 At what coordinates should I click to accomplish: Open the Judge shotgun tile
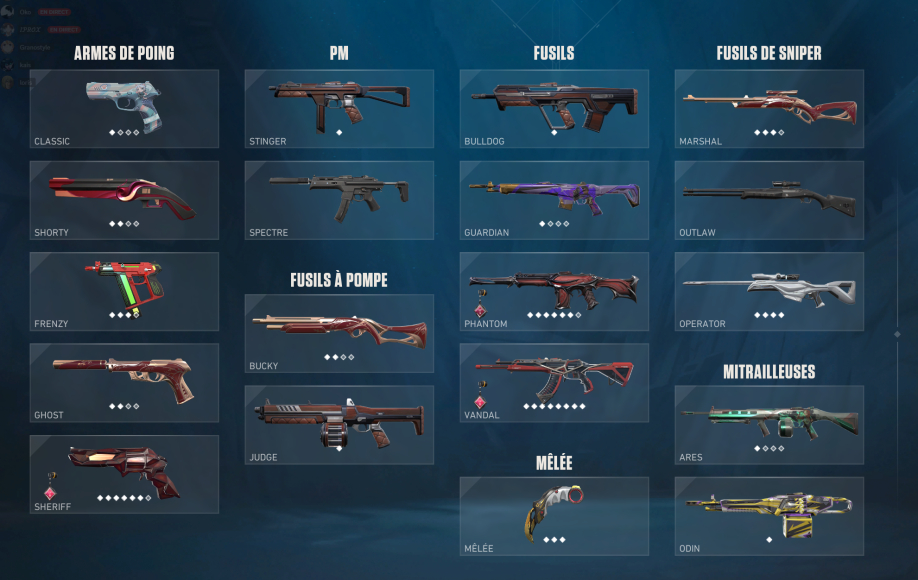tap(339, 425)
